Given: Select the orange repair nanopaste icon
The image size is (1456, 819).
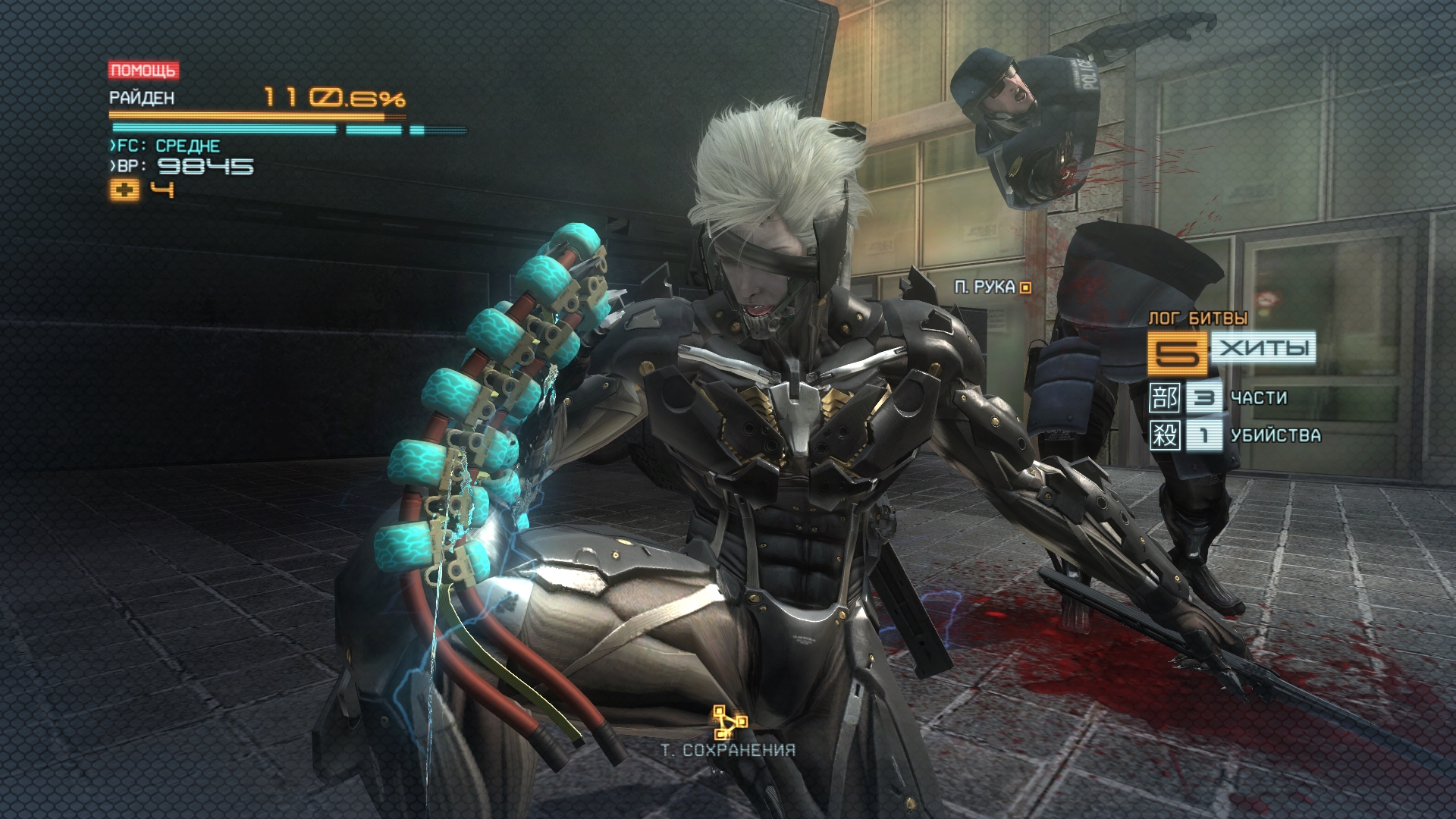Looking at the screenshot, I should (x=124, y=190).
